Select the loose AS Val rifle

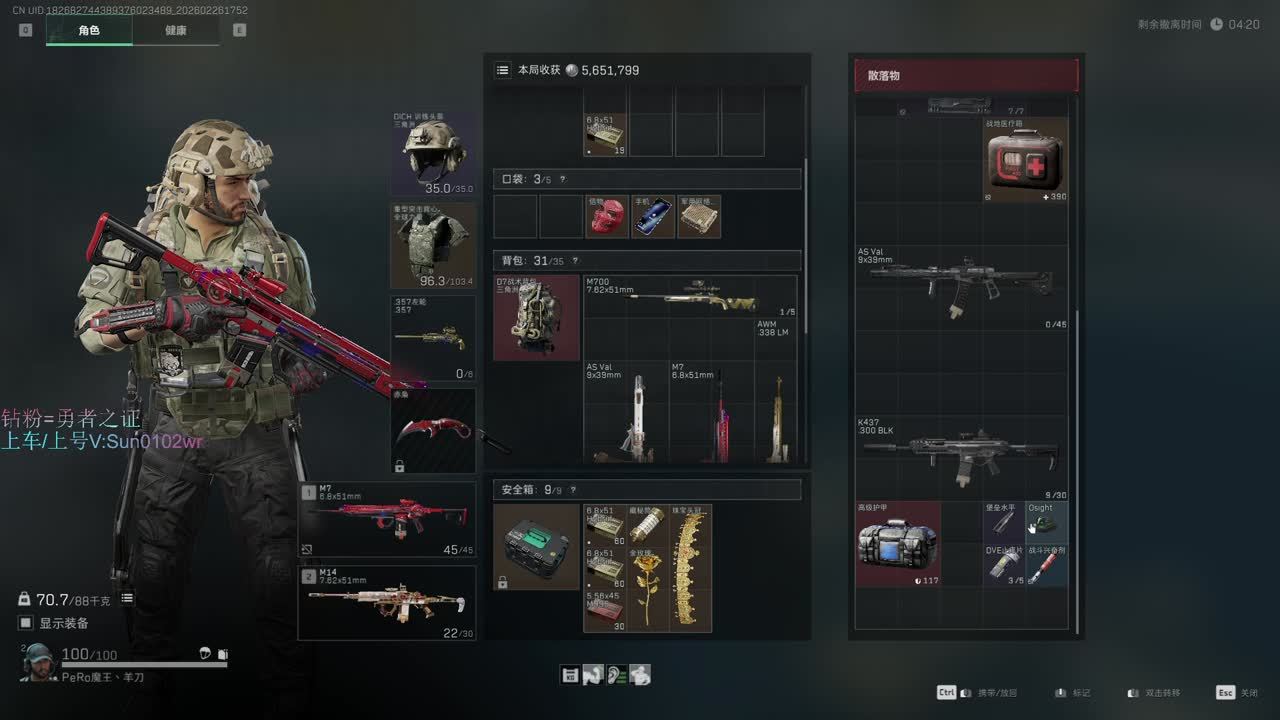click(x=962, y=287)
